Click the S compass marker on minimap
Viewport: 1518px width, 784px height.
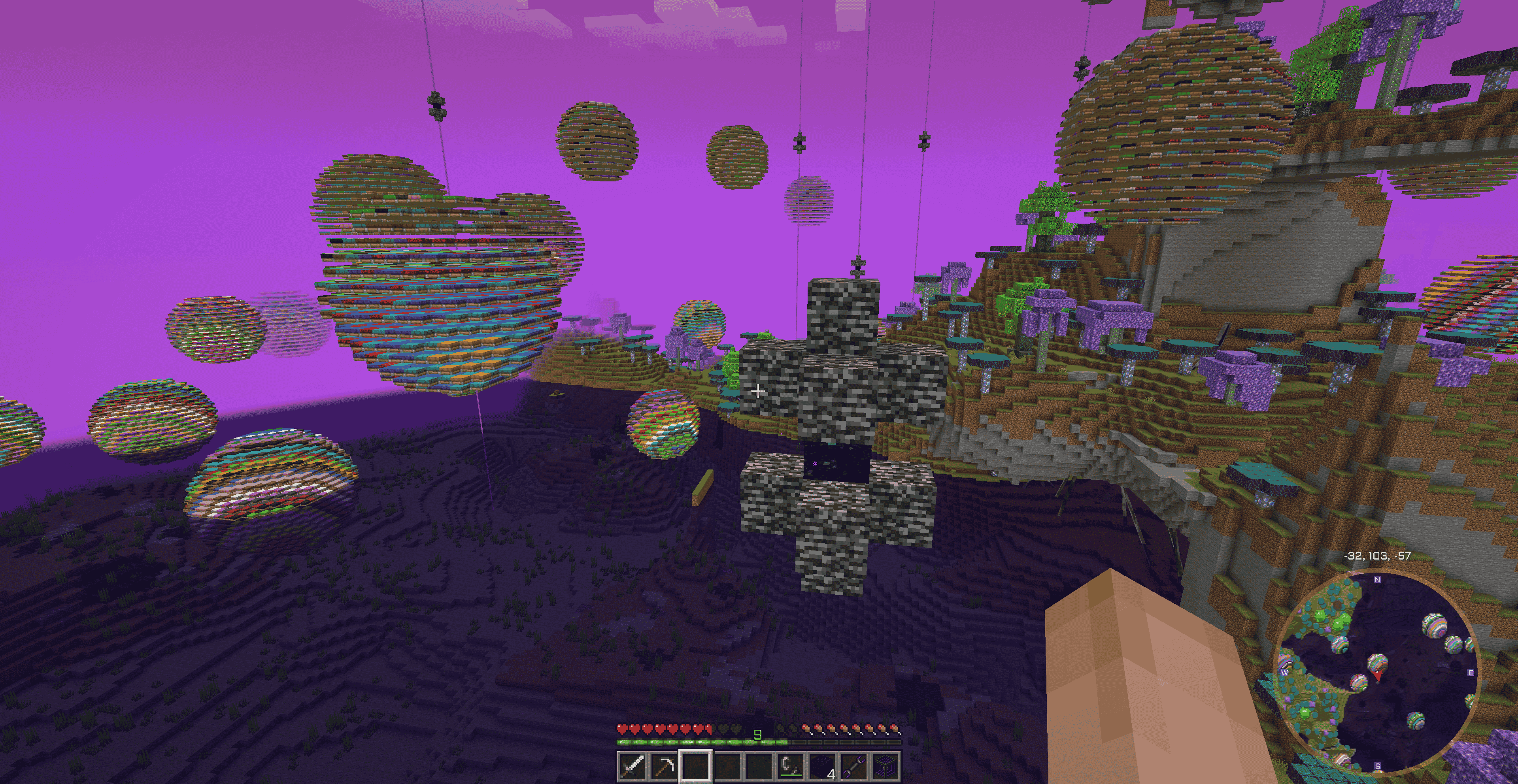(1378, 766)
